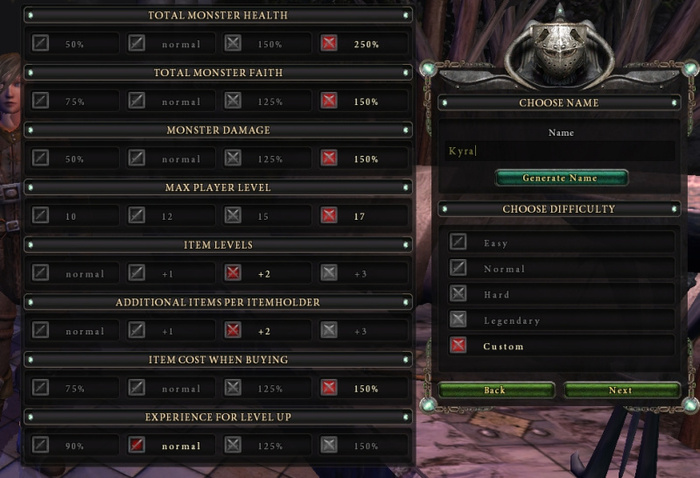Viewport: 700px width, 478px height.
Task: Choose Max Player Level 15
Action: click(233, 215)
